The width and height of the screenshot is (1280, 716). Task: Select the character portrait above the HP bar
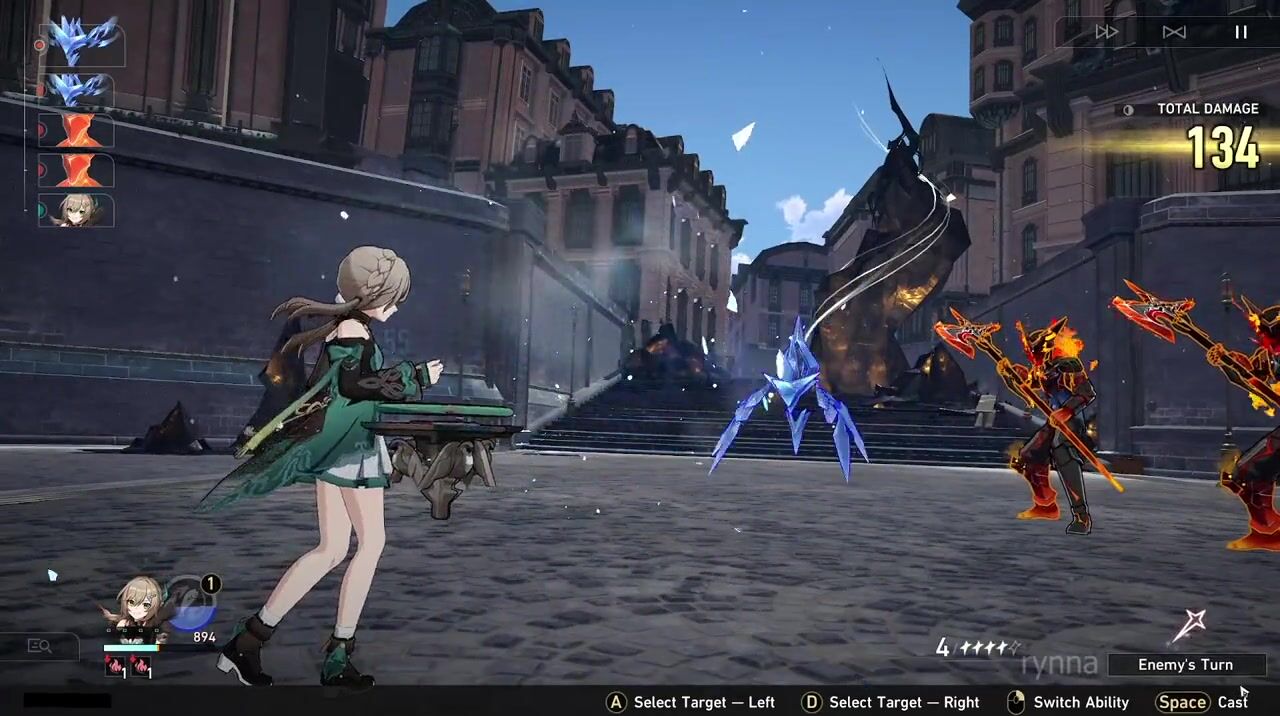tap(138, 606)
